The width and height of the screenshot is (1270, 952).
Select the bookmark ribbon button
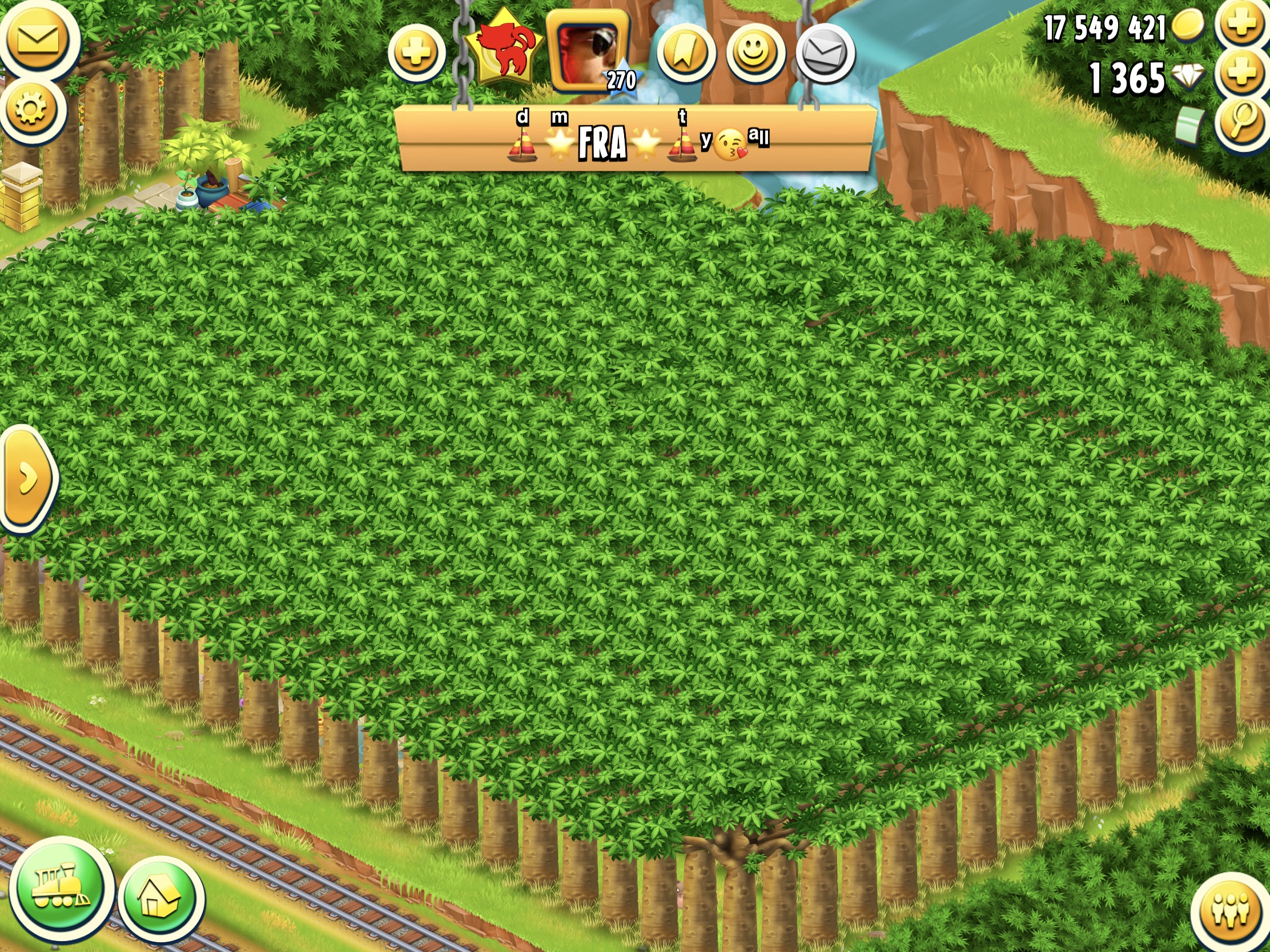point(686,54)
